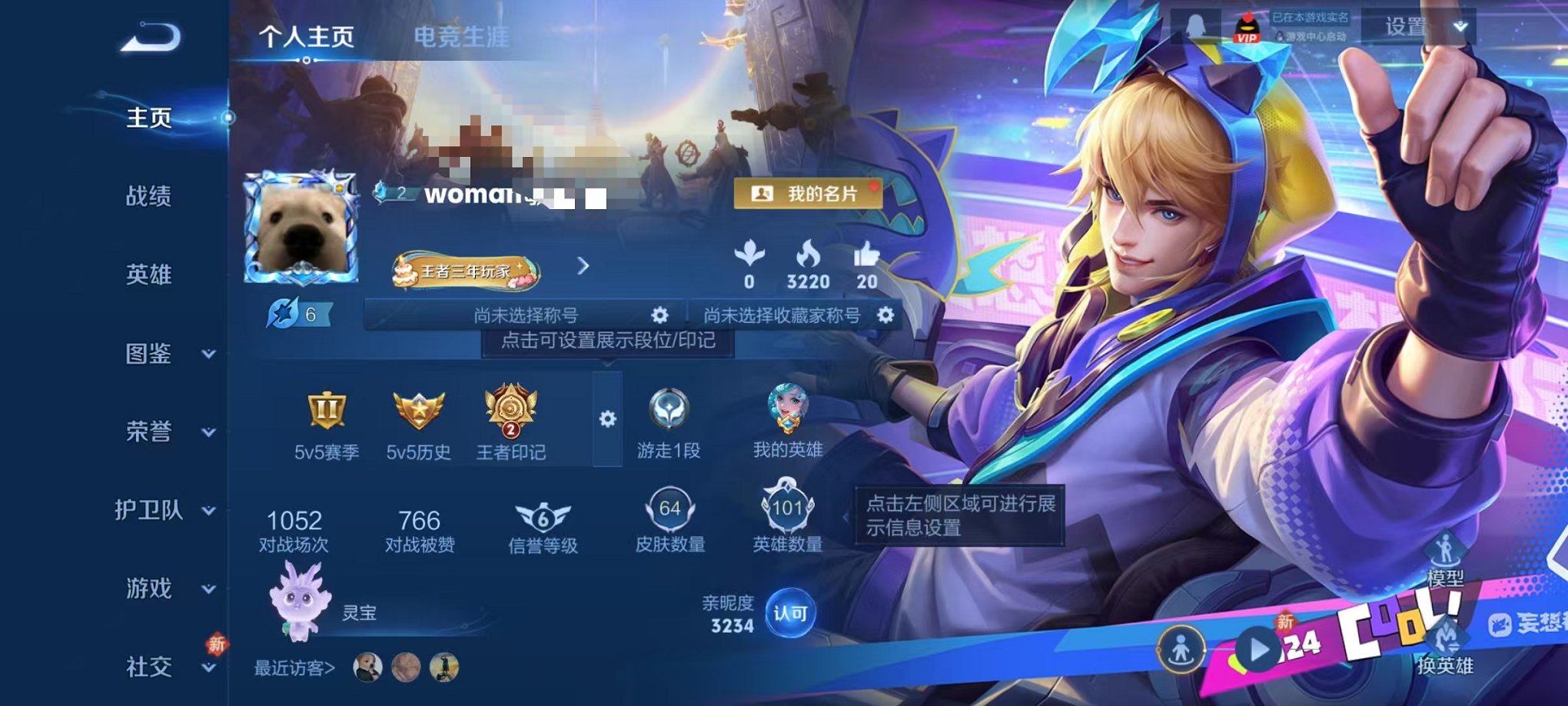The height and width of the screenshot is (706, 1568).
Task: Click the 我的名片 card button
Action: pos(807,194)
